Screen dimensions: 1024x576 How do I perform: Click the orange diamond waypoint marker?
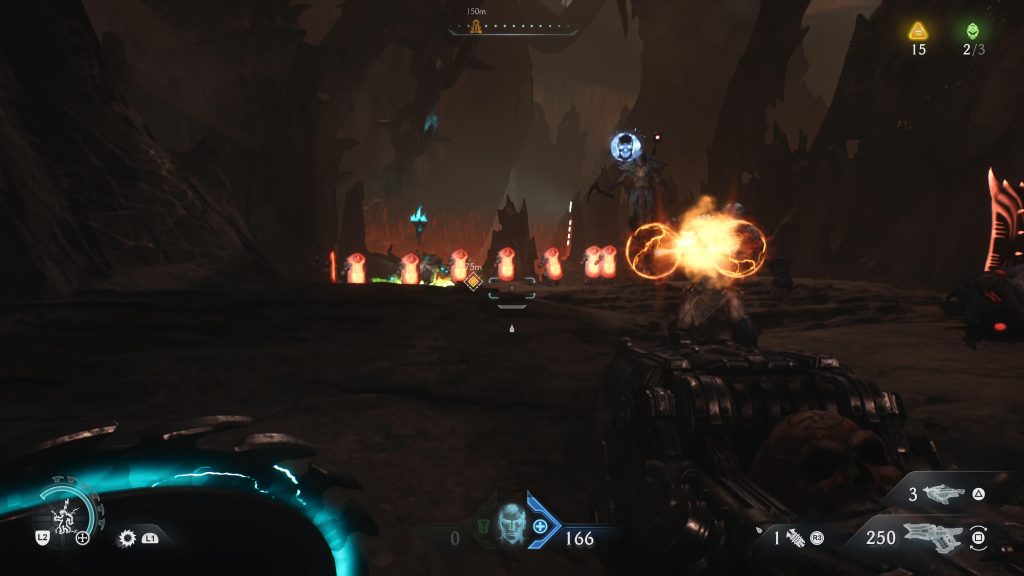tap(474, 282)
